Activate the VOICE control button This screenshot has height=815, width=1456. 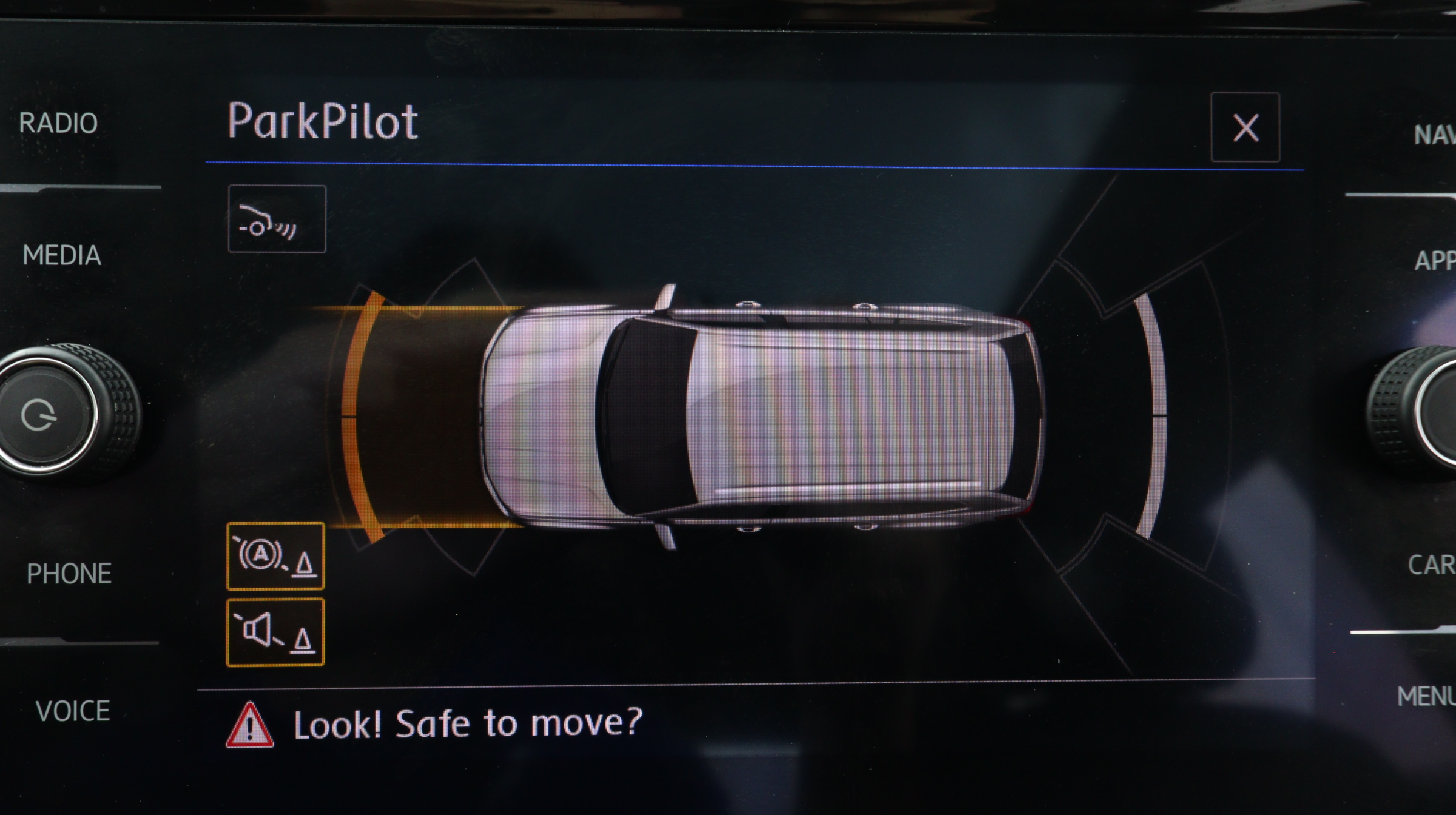coord(72,711)
